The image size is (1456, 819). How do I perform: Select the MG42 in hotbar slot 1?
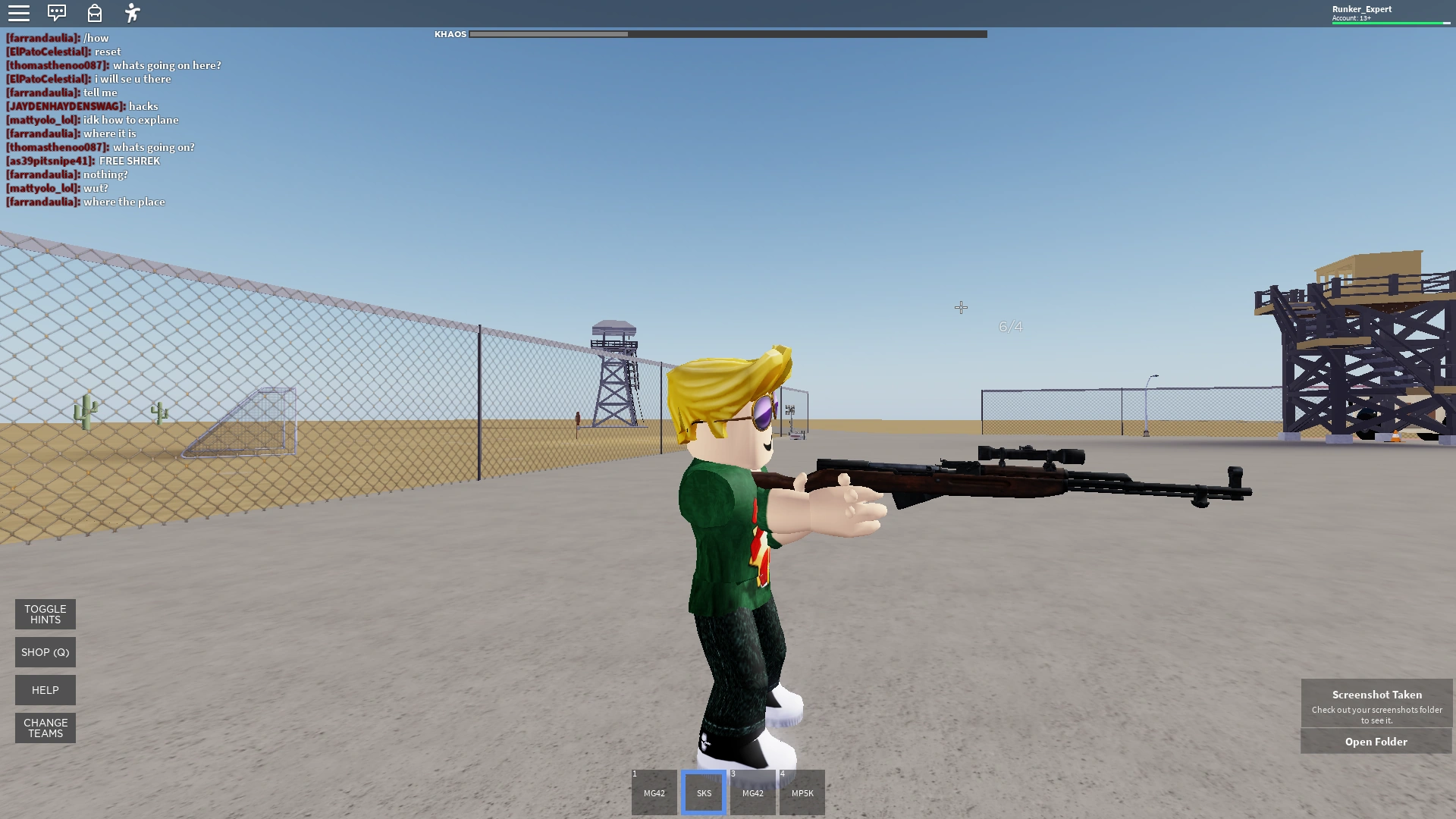pos(654,792)
